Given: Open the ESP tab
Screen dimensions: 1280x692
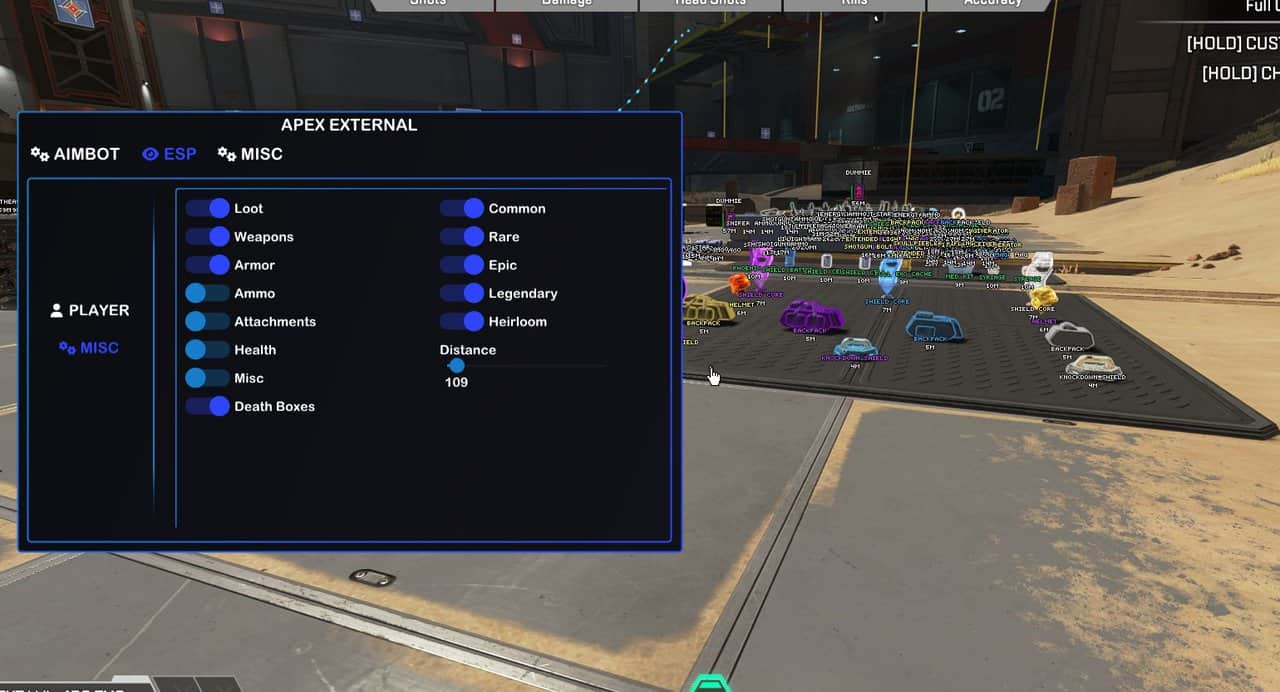Looking at the screenshot, I should pos(169,154).
